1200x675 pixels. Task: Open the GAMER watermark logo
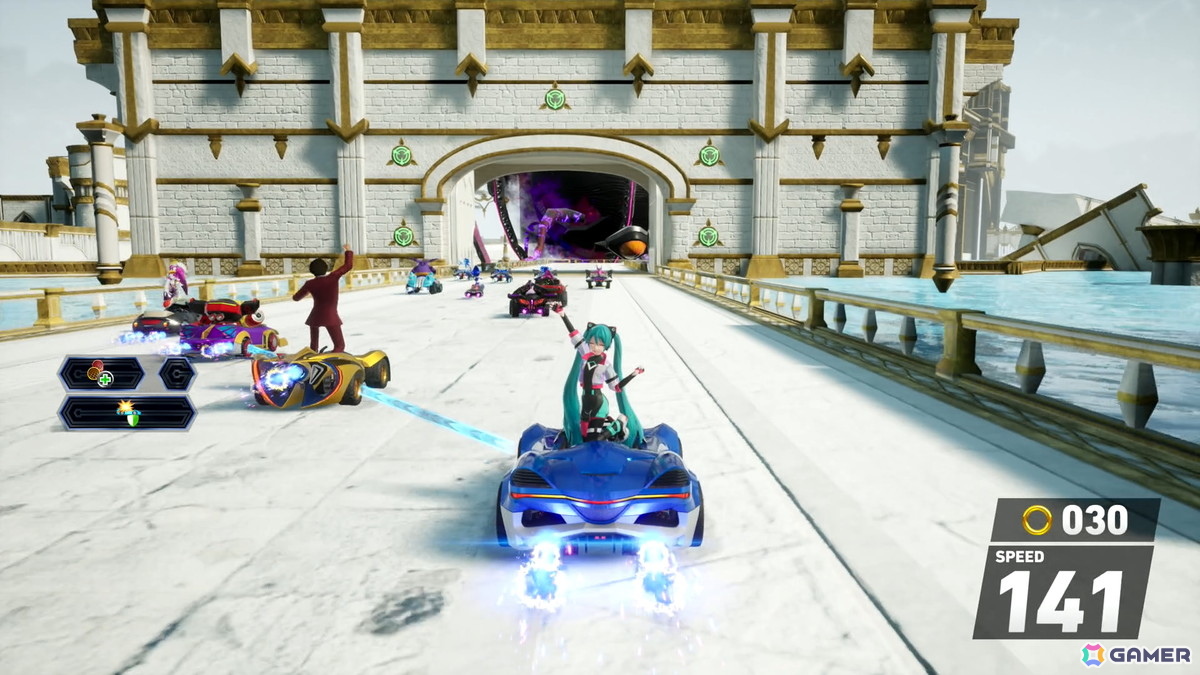pyautogui.click(x=1136, y=654)
